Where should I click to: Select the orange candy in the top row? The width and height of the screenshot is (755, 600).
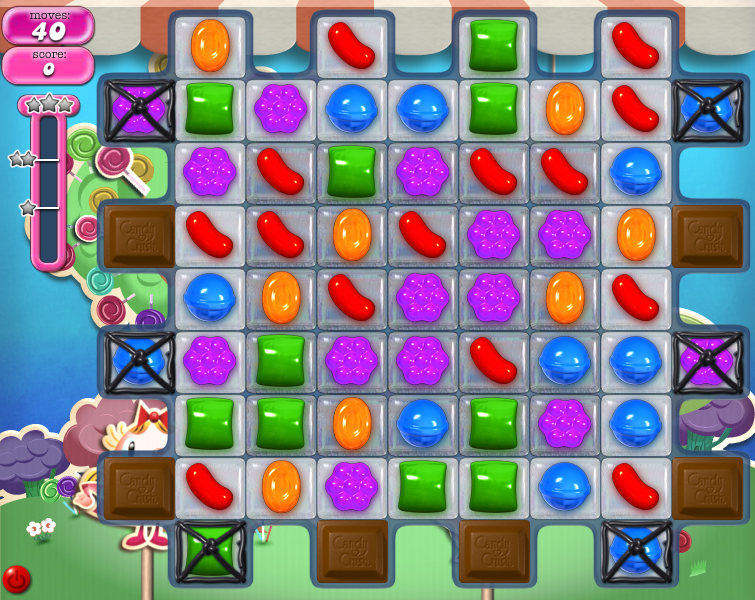click(x=210, y=45)
